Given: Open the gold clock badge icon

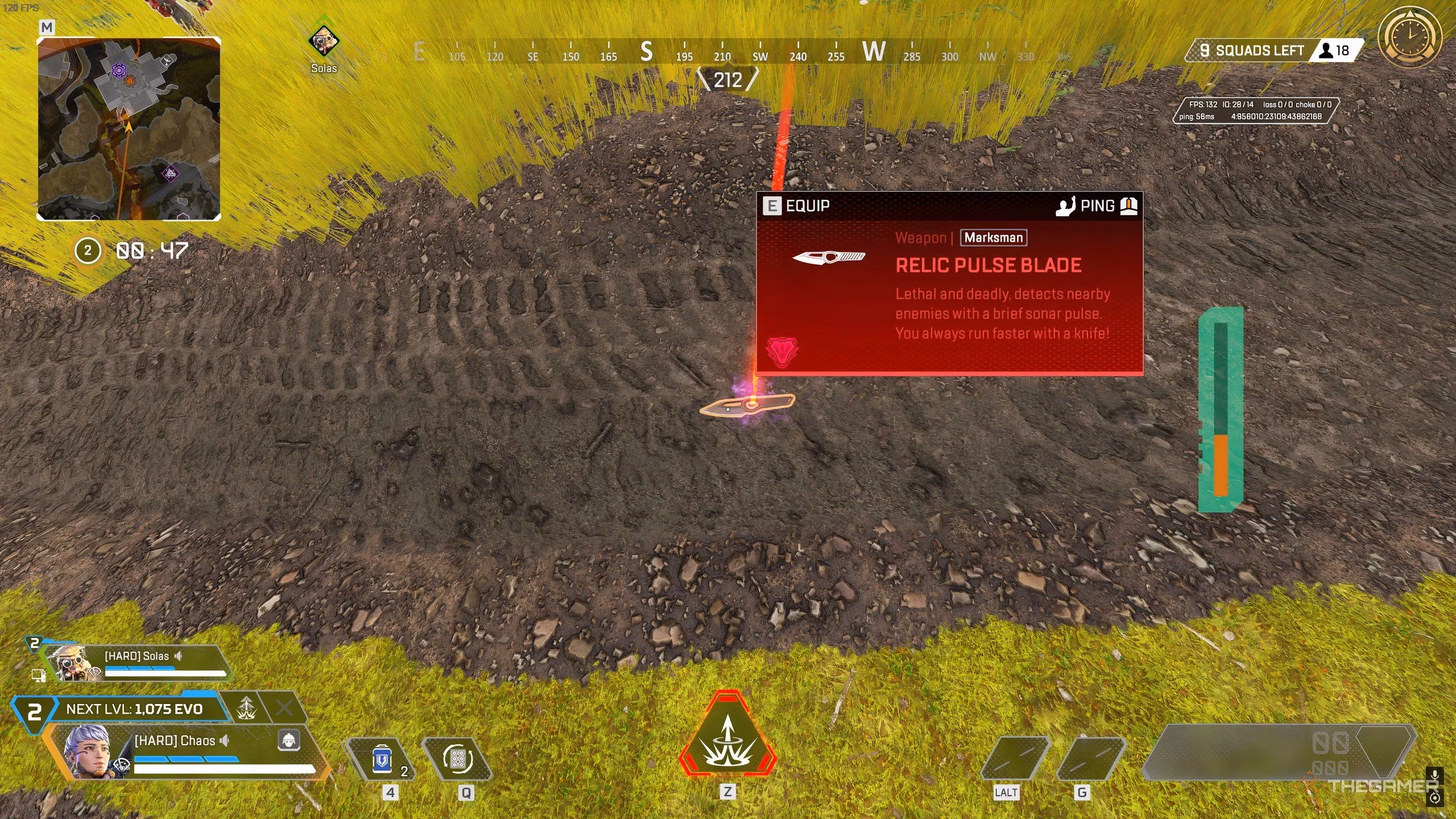Looking at the screenshot, I should [1410, 39].
